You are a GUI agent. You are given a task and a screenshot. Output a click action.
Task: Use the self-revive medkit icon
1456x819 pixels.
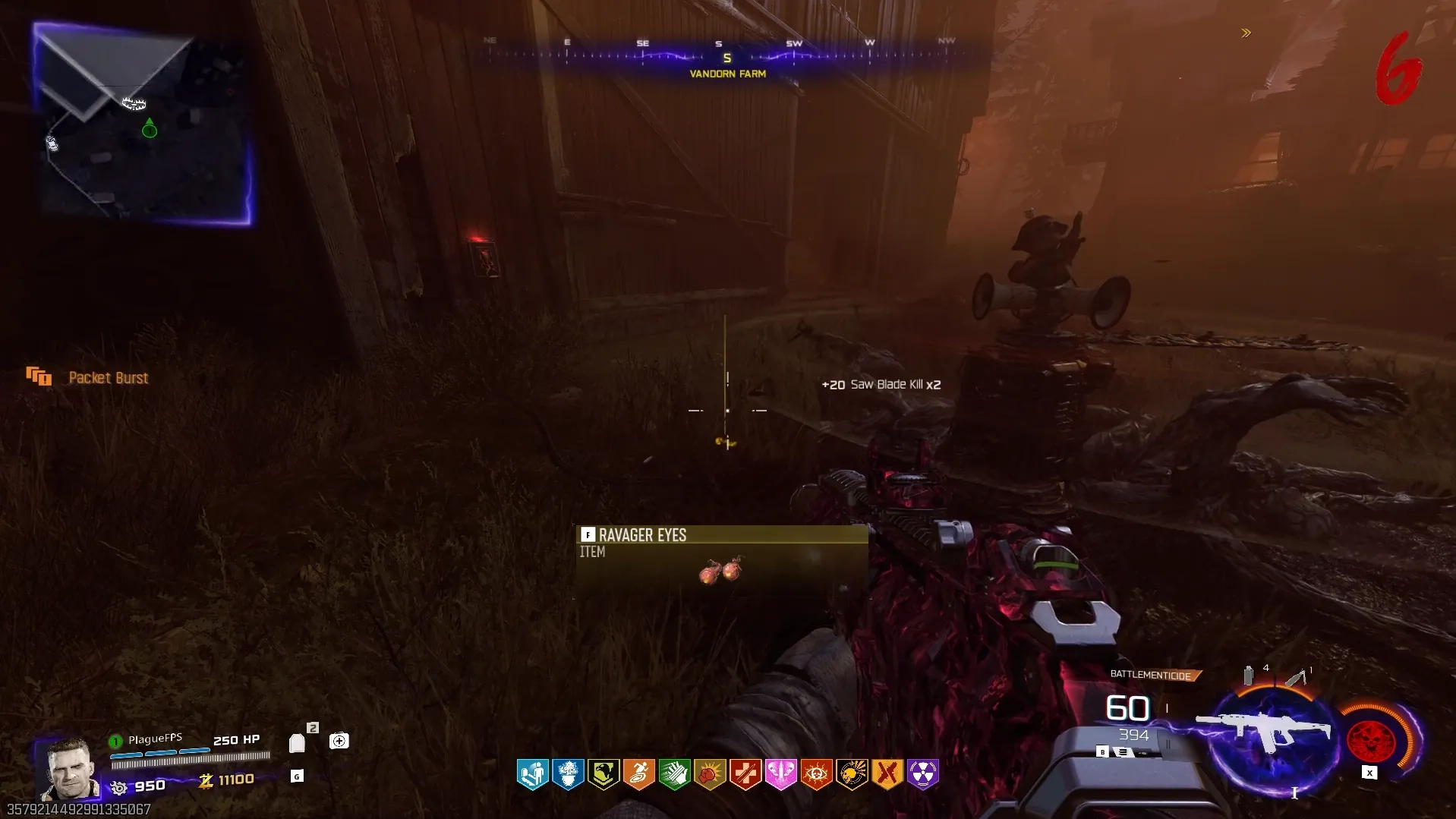click(339, 741)
